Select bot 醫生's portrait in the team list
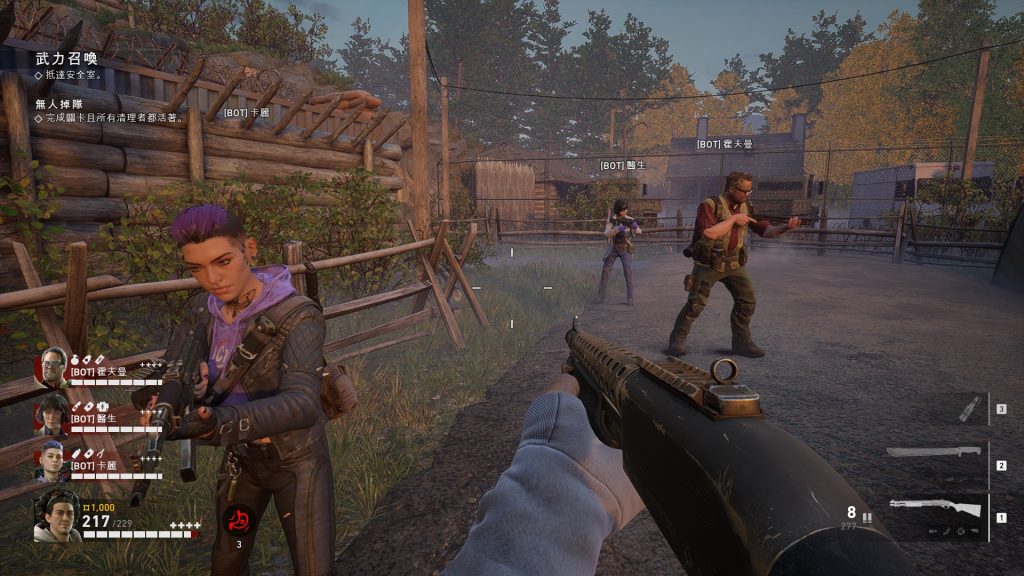 (52, 415)
